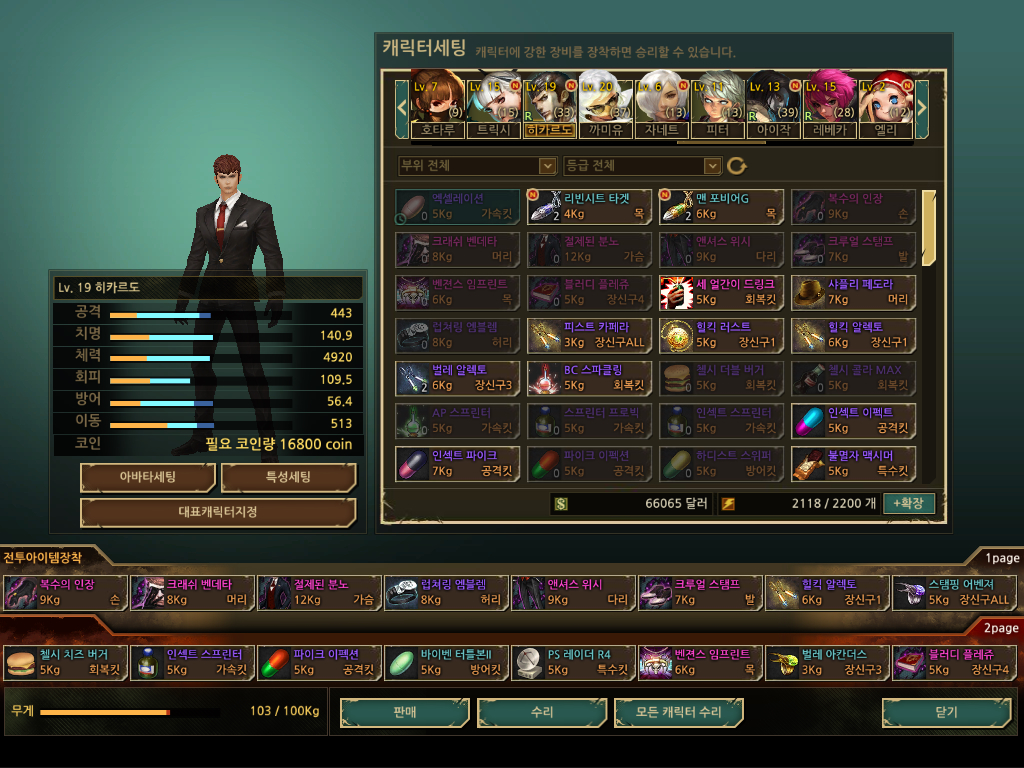Click the 판매 sell button
Image resolution: width=1024 pixels, height=768 pixels.
(405, 712)
